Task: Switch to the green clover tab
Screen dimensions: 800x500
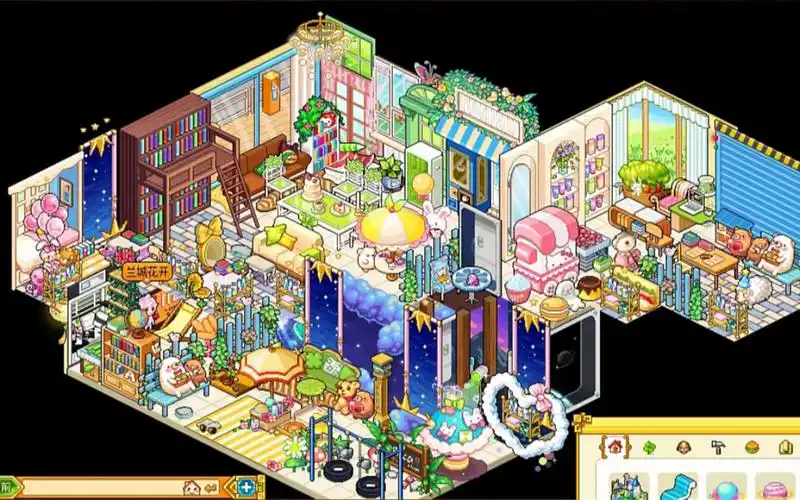Action: point(648,447)
